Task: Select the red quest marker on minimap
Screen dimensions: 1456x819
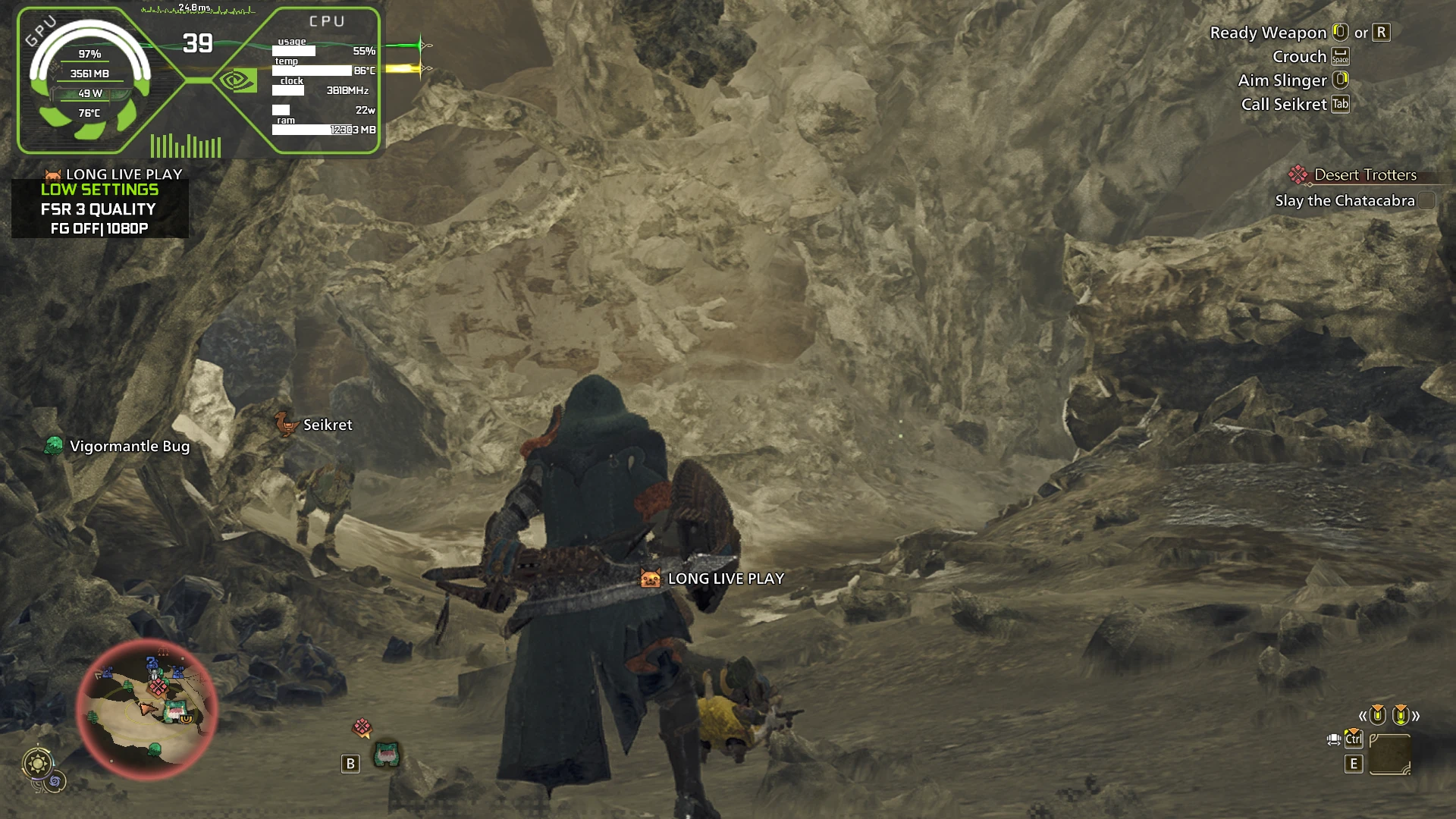Action: coord(158,687)
